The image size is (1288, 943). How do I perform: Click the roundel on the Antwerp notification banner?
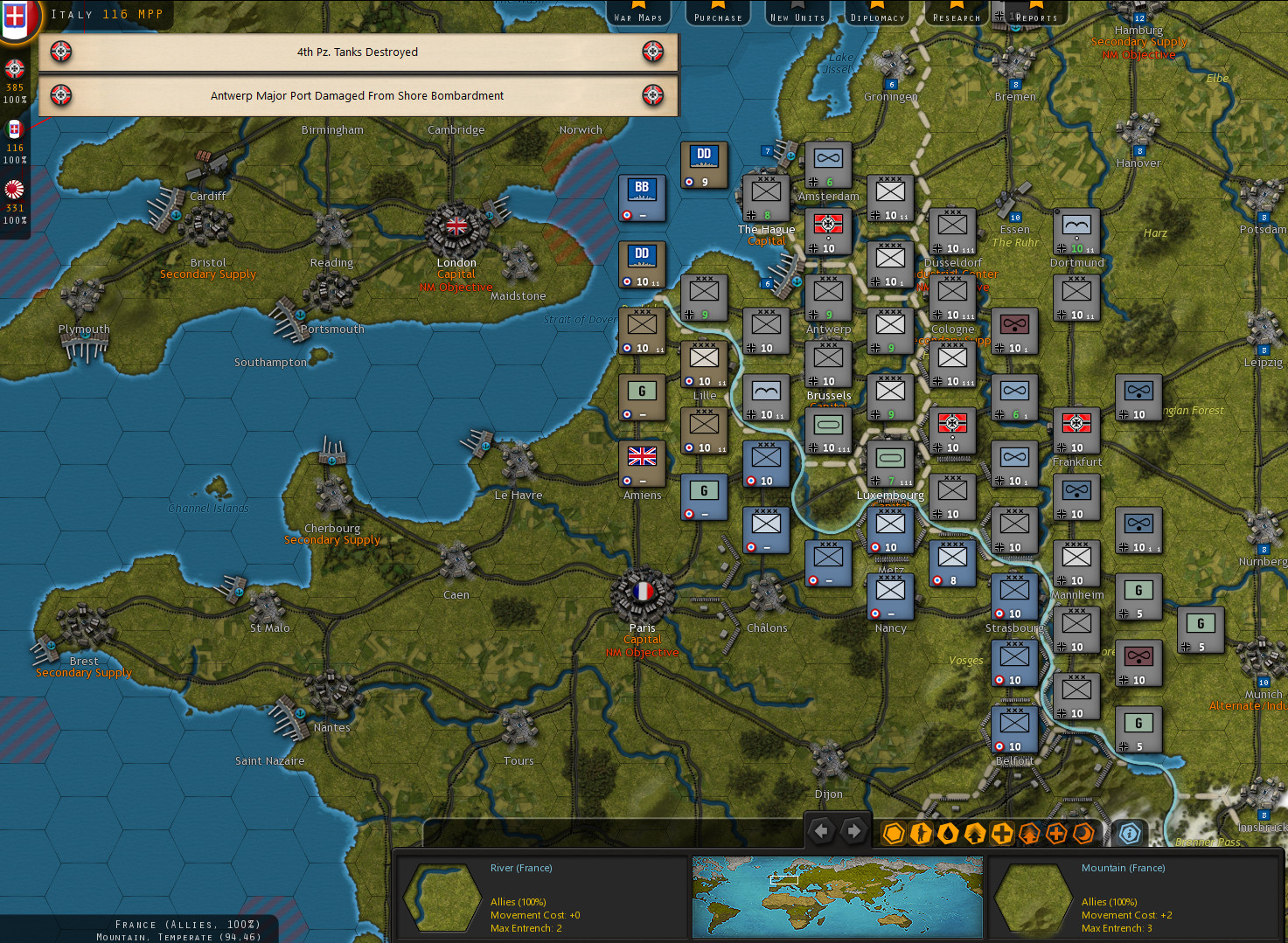59,95
